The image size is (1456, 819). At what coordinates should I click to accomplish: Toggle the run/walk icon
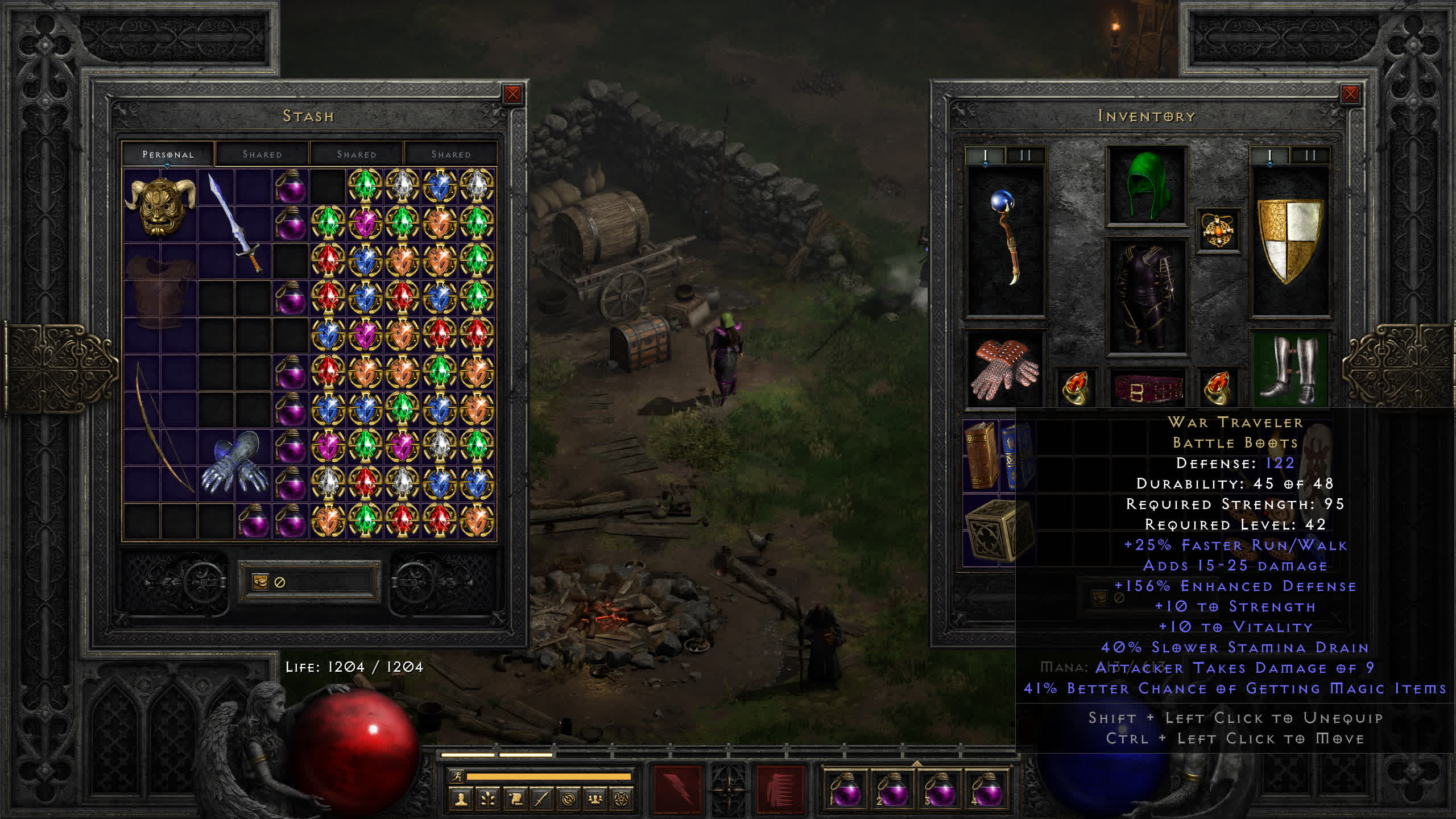(457, 776)
